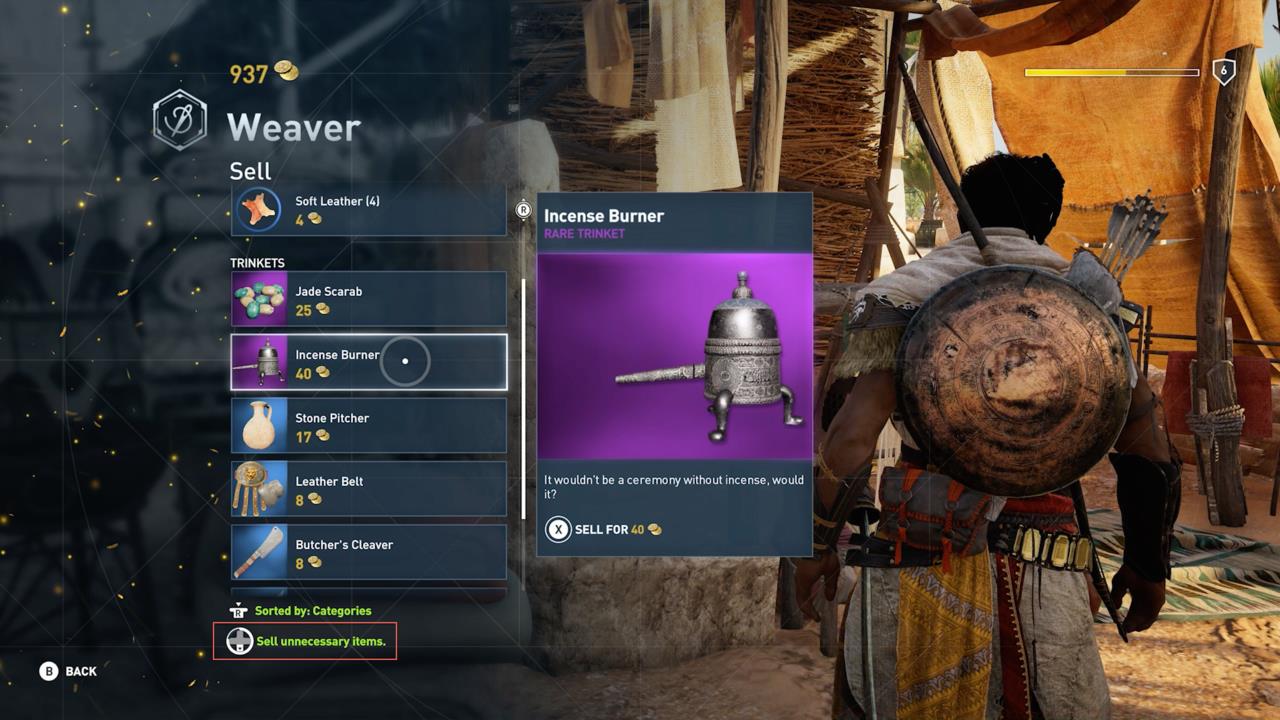Switch to the Sell tab
Image resolution: width=1280 pixels, height=720 pixels.
click(249, 171)
